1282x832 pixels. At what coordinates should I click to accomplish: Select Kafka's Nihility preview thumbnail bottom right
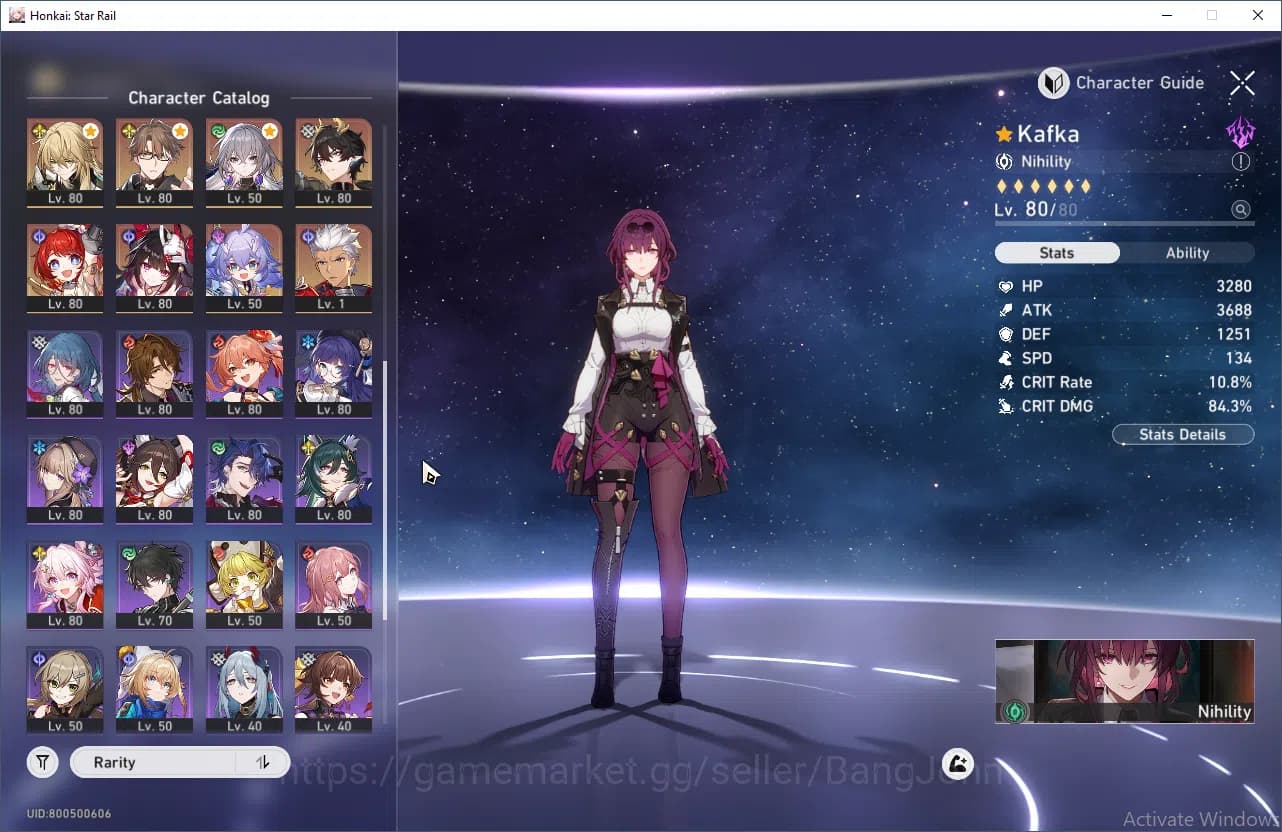(x=1124, y=681)
